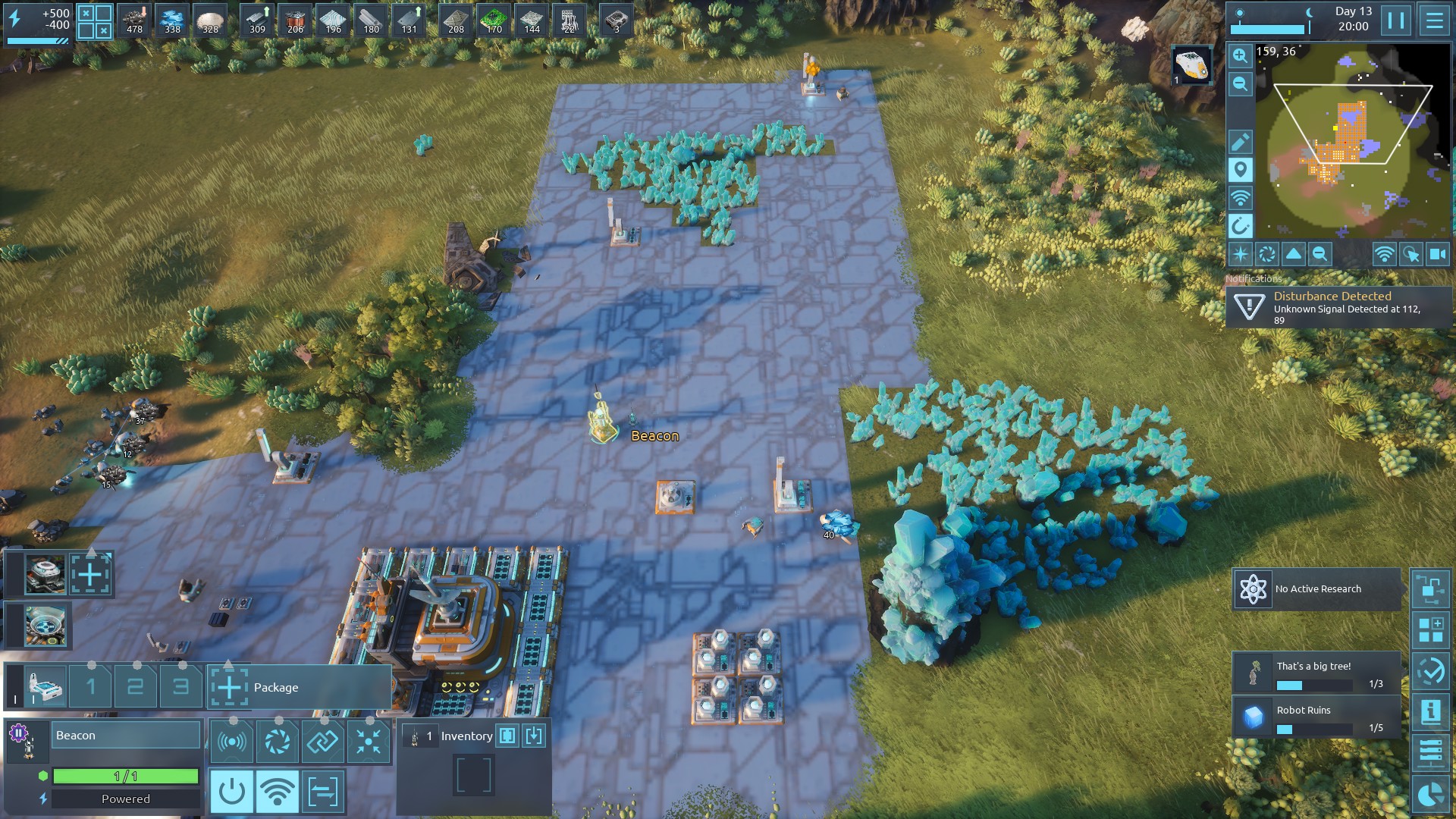Viewport: 1456px width, 819px height.
Task: Toggle the minimap pencil draw tool
Action: click(1240, 142)
